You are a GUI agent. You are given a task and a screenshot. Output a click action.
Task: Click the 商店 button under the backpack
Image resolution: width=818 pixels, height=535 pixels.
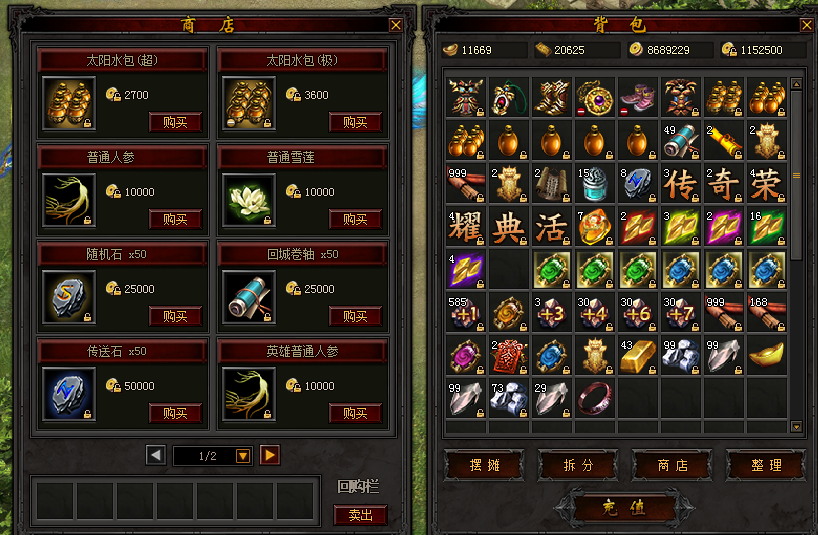(x=672, y=465)
